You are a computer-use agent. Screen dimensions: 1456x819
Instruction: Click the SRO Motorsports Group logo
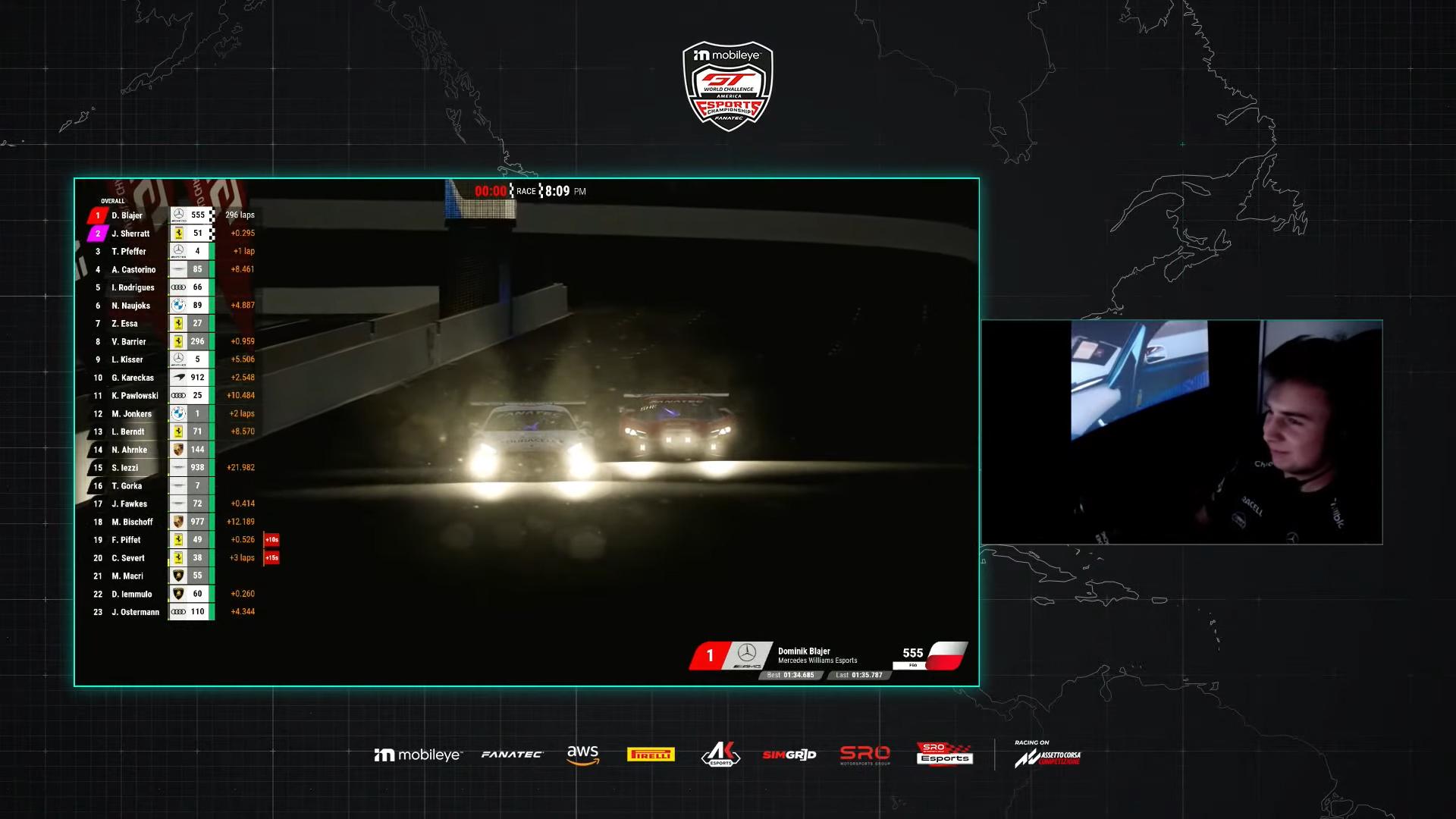pyautogui.click(x=864, y=755)
